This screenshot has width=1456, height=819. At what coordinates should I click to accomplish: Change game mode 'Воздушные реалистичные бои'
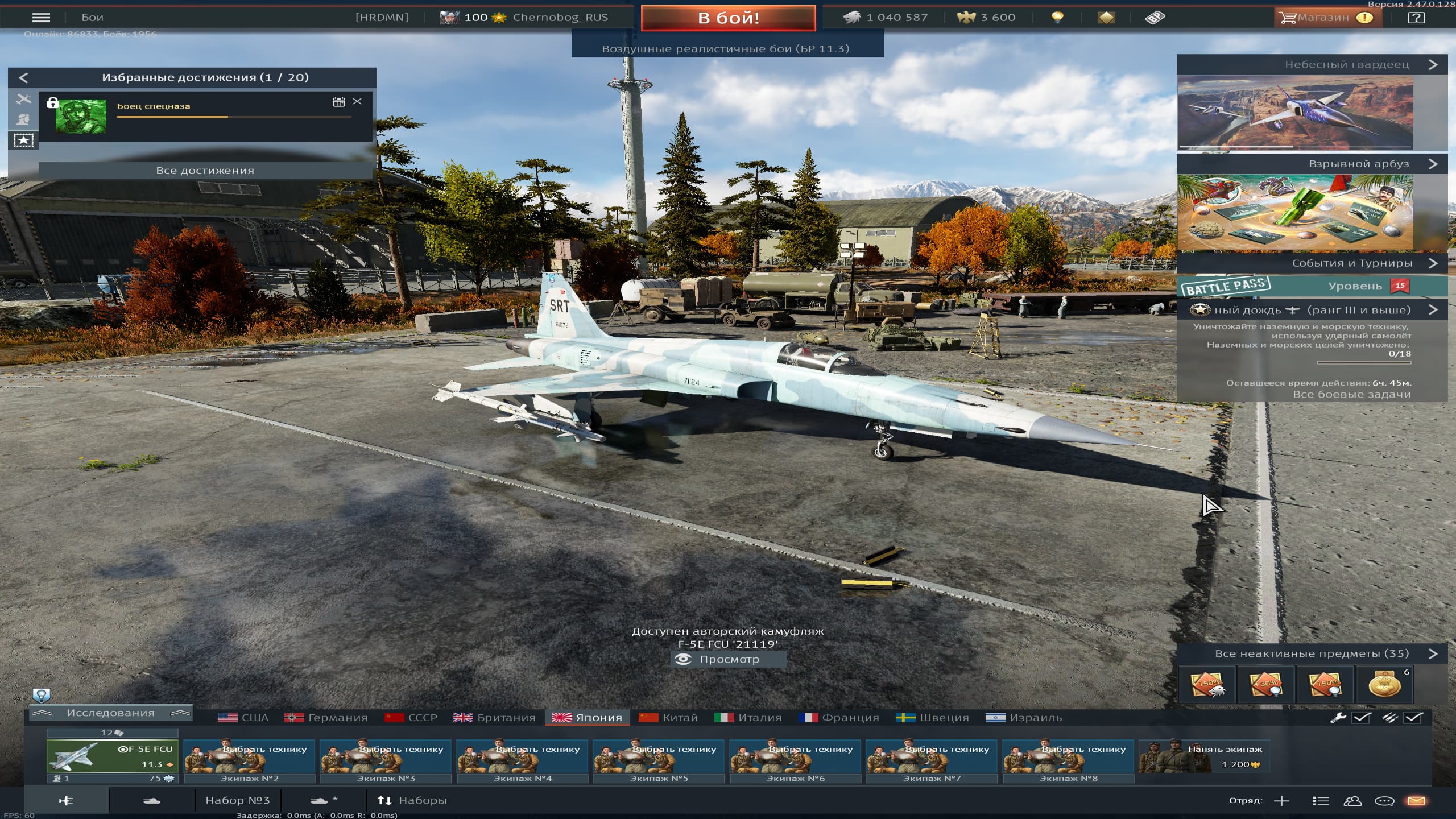coord(727,49)
